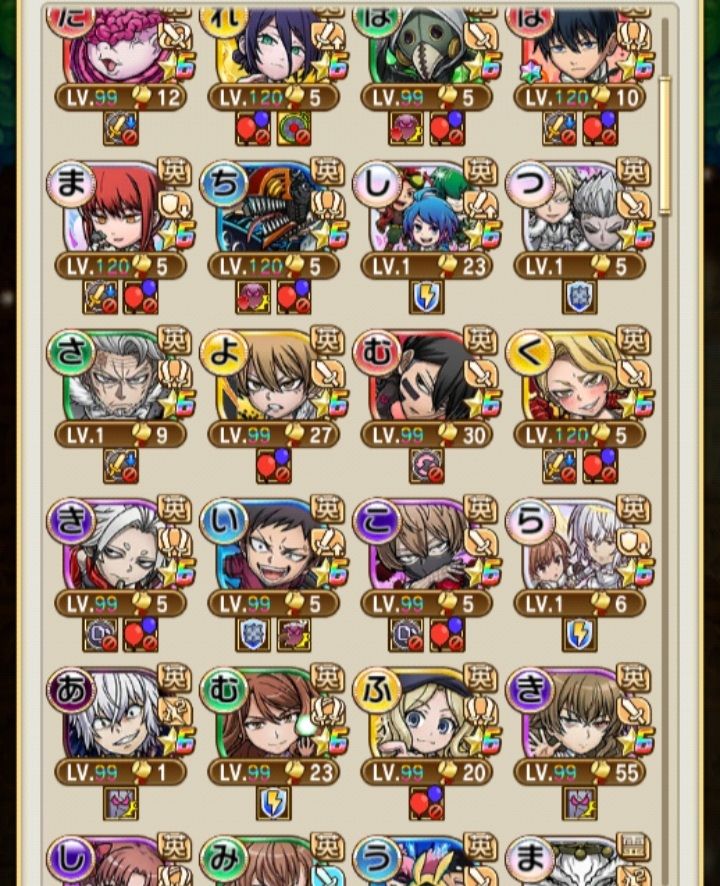Viewport: 720px width, 886px height.
Task: Select the ら tile with two characters
Action: pos(579,548)
